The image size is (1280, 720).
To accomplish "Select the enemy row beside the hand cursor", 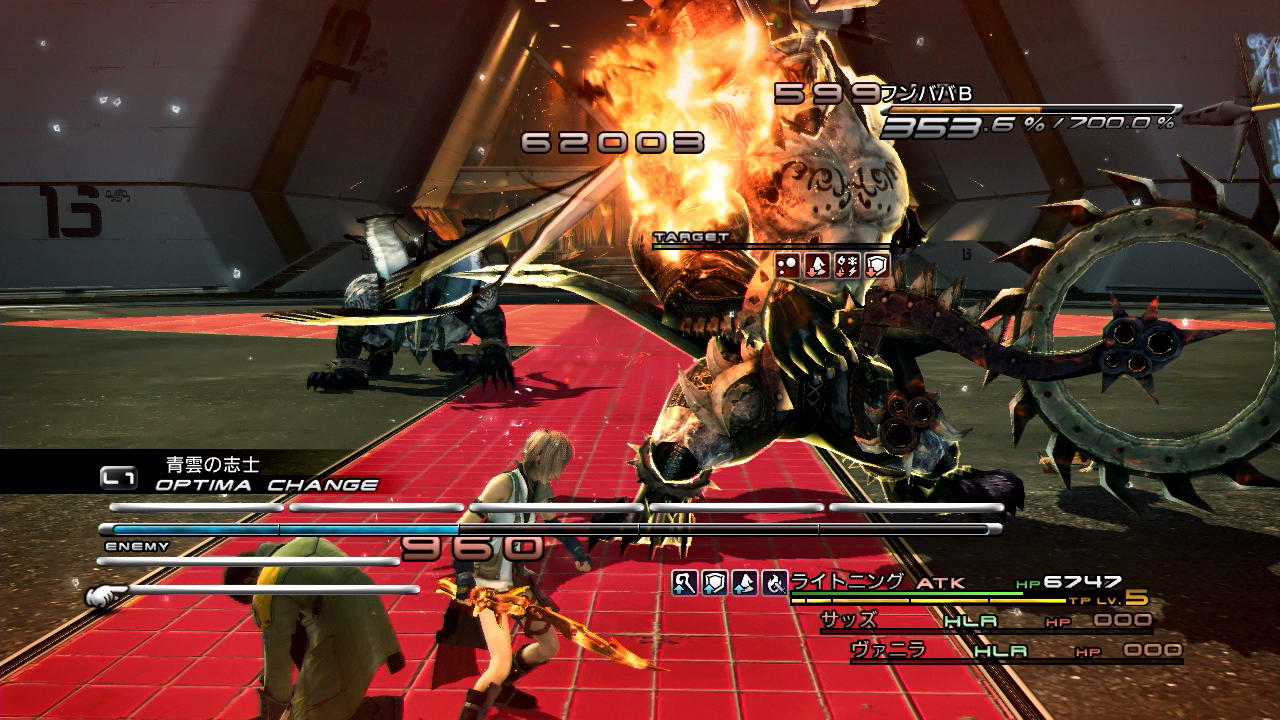I will click(x=270, y=590).
